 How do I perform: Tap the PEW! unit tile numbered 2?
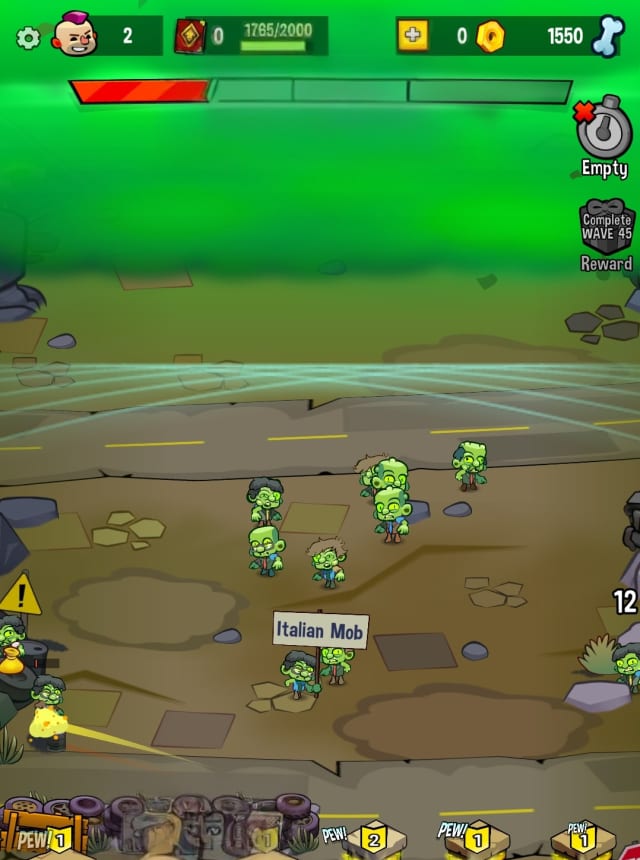point(371,838)
